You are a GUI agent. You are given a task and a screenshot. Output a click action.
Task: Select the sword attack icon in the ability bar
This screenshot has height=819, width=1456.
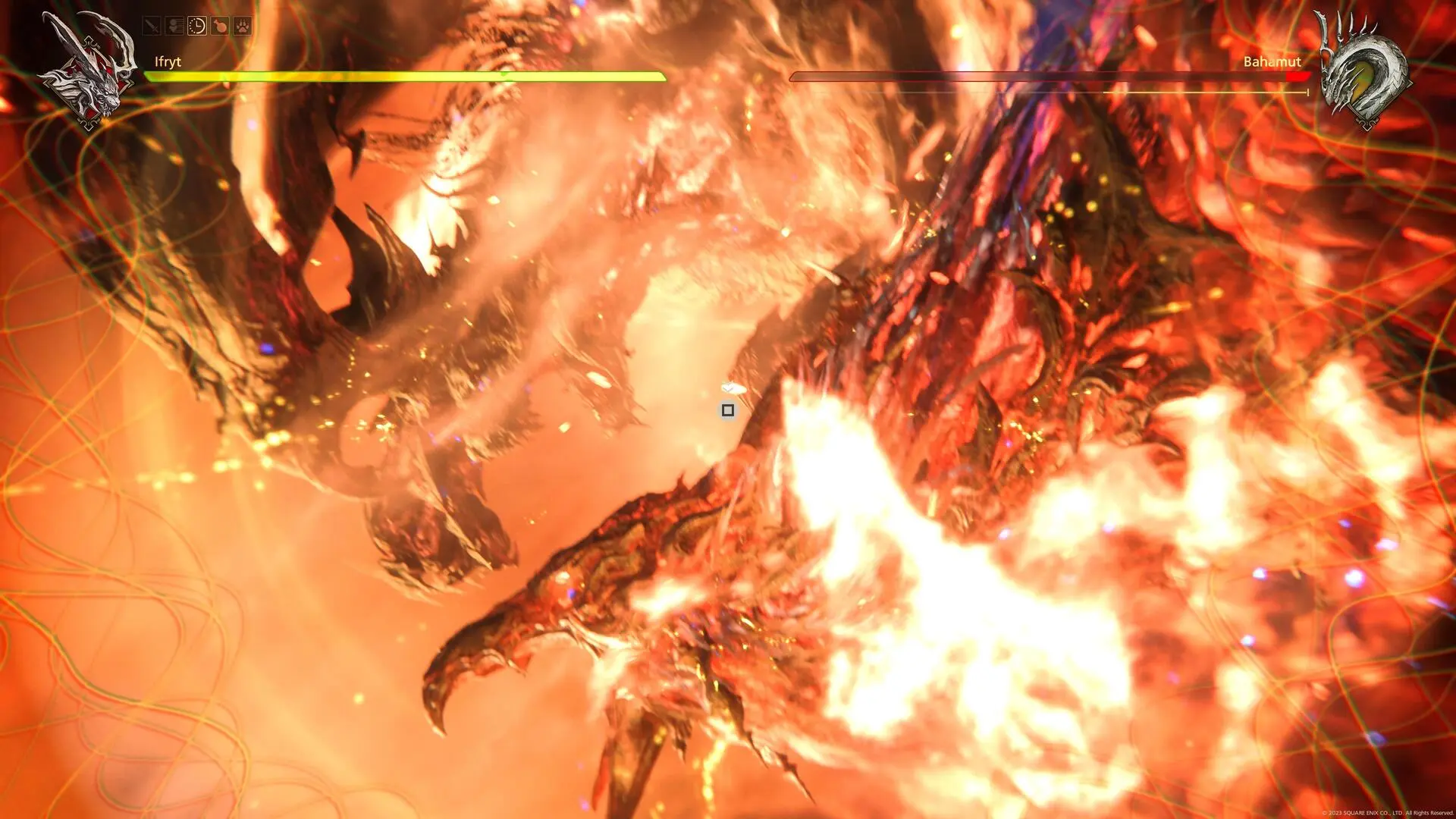[152, 25]
